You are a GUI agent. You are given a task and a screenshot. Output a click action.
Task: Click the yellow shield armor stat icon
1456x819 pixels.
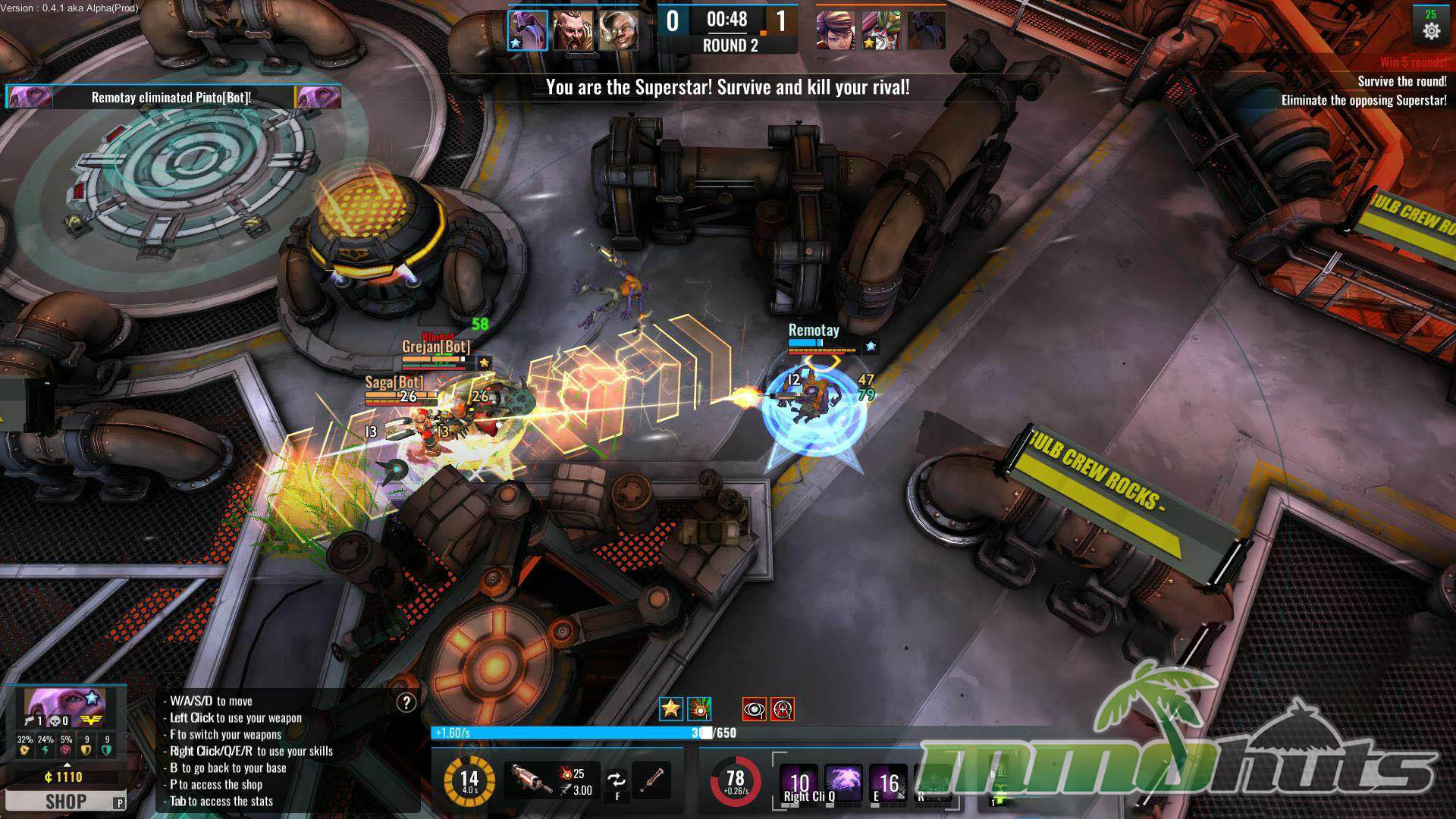87,749
